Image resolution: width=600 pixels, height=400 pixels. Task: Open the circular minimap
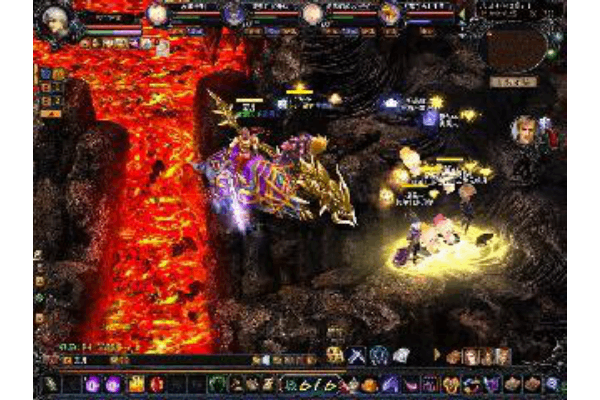pyautogui.click(x=513, y=46)
